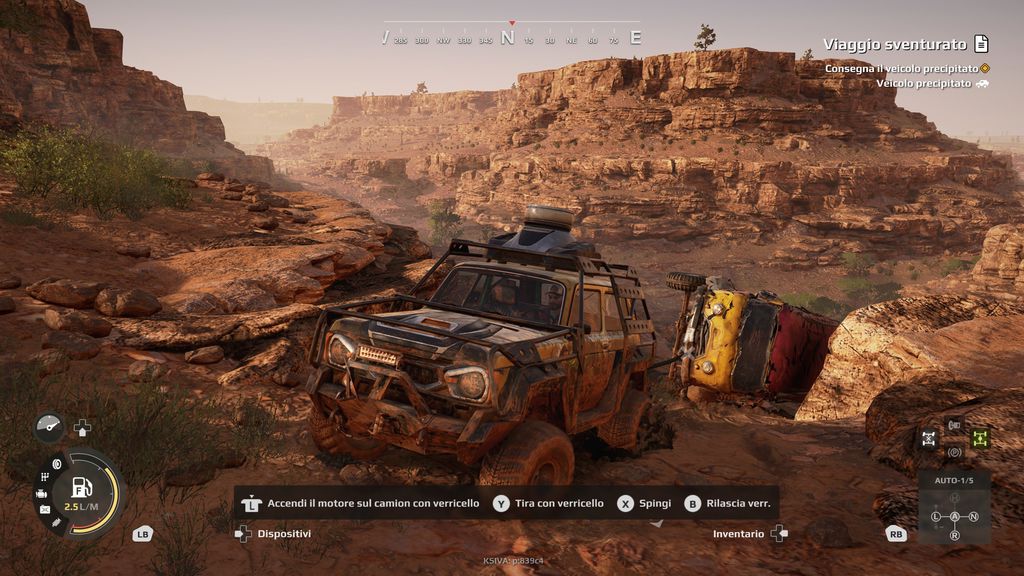Click the tire pressure dial icon
The height and width of the screenshot is (576, 1024).
(x=48, y=426)
